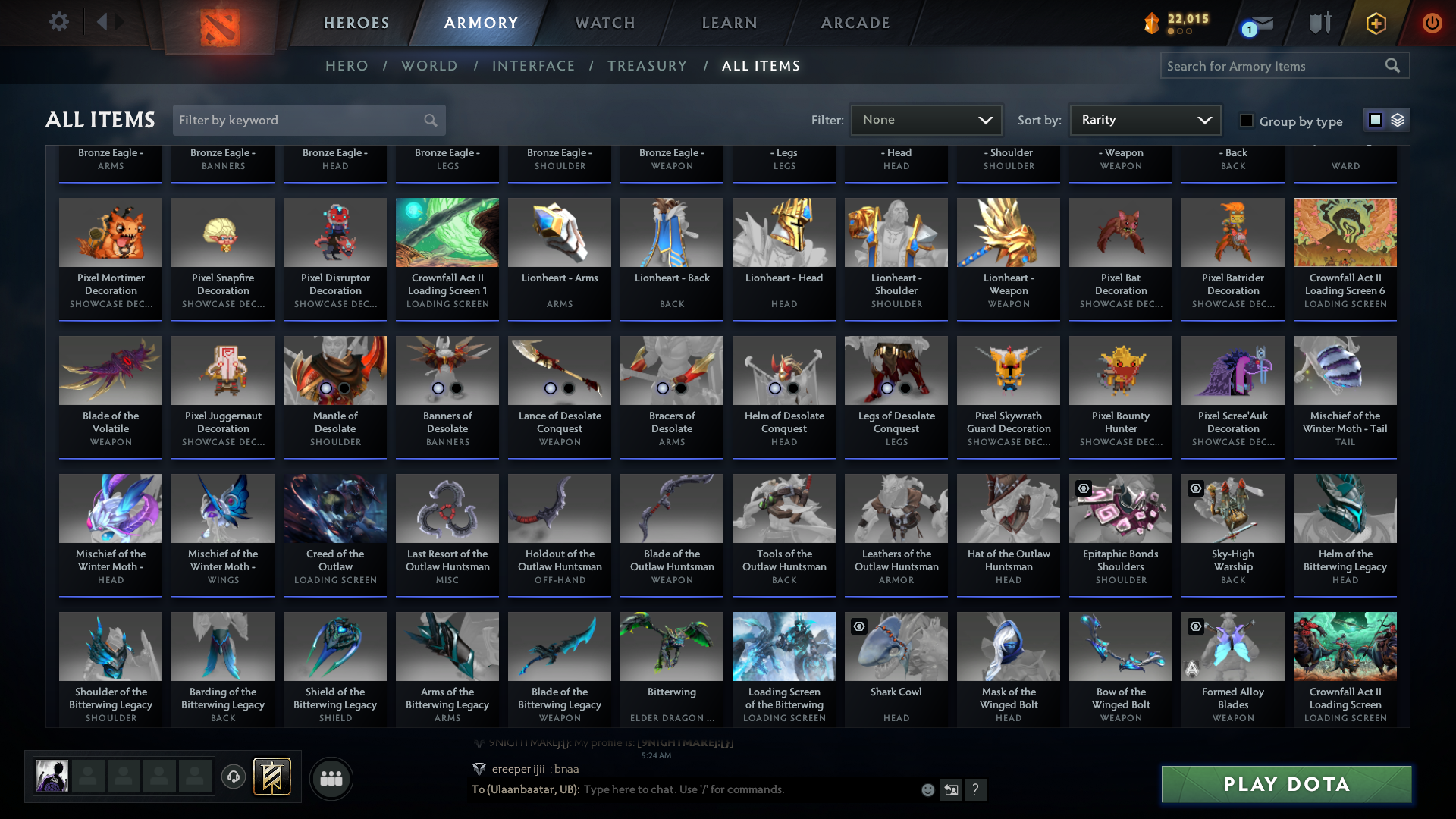Enable the Group by type checkbox
Screen dimensions: 1456x819
(1245, 120)
